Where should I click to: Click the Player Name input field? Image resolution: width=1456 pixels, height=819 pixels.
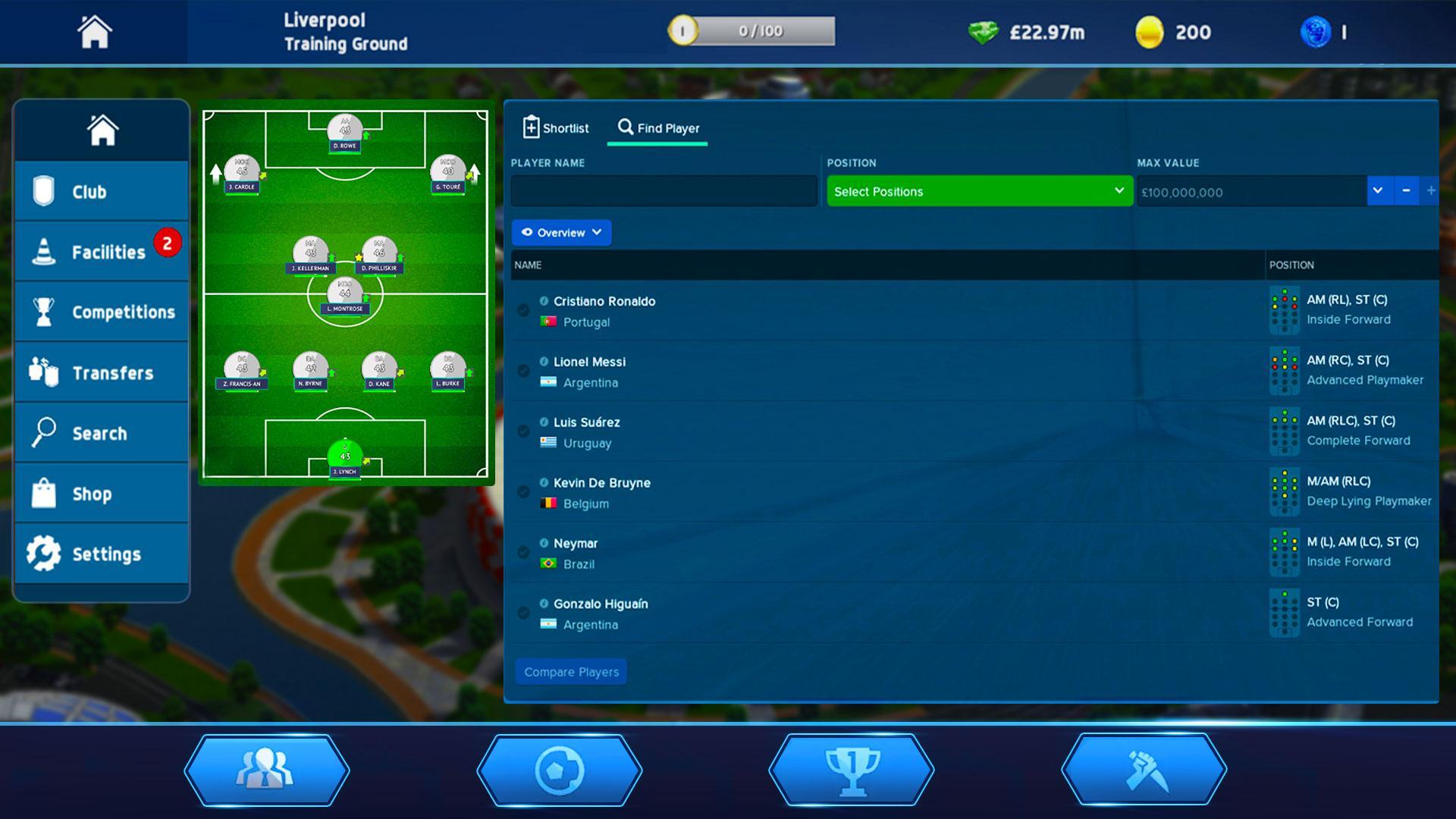point(664,191)
